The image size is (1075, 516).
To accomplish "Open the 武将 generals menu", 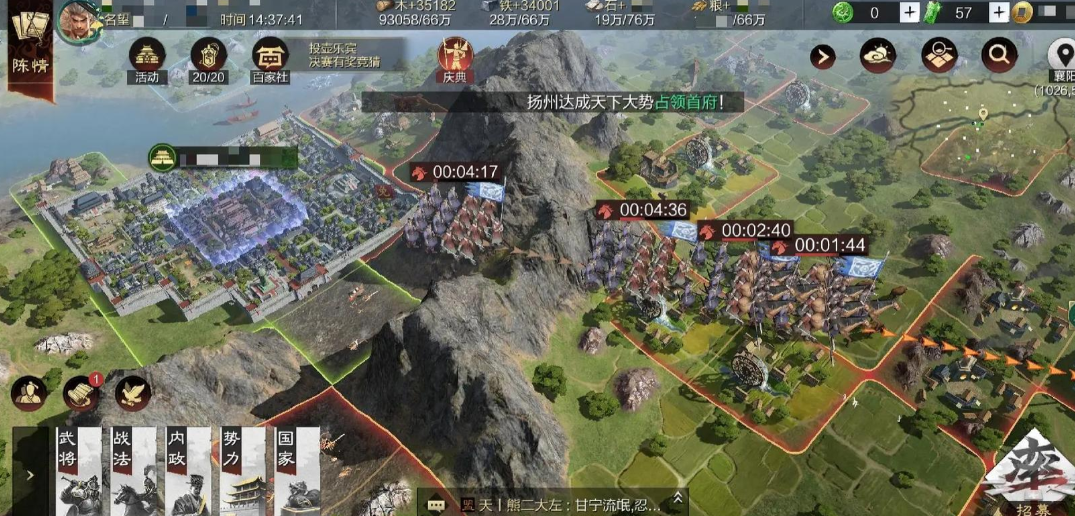I will (78, 471).
